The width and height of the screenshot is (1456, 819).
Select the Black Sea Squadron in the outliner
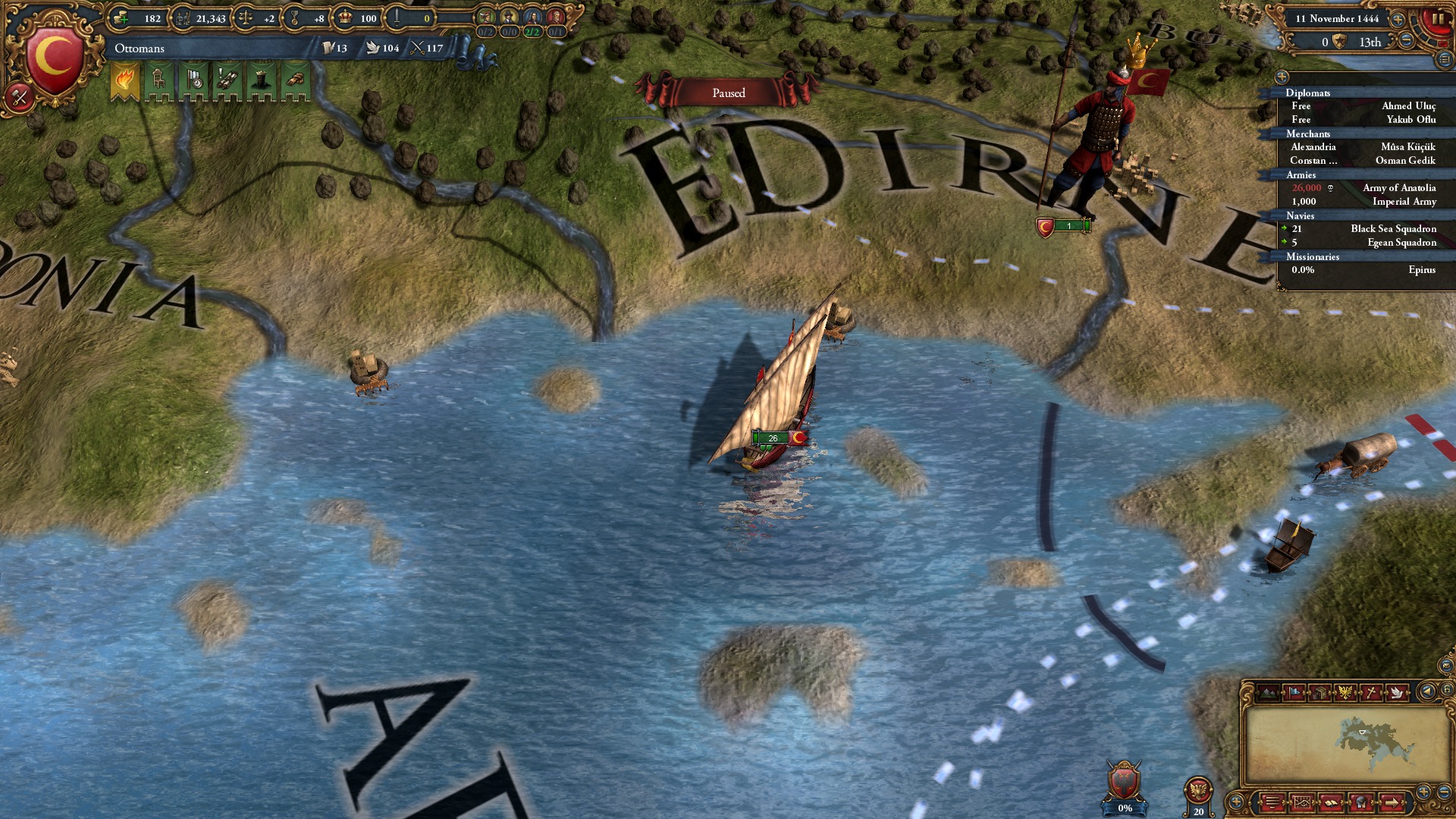pos(1395,228)
